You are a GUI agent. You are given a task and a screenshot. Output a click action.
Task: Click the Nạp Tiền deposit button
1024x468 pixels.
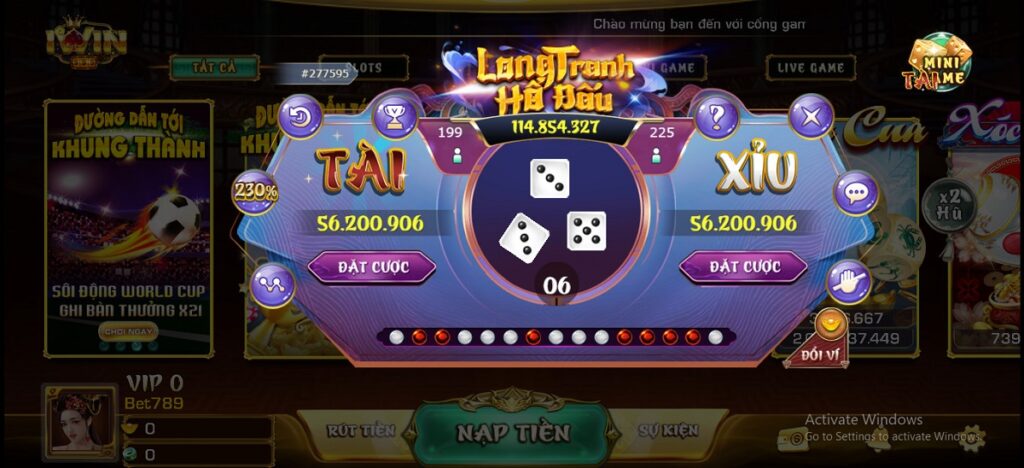click(x=513, y=432)
